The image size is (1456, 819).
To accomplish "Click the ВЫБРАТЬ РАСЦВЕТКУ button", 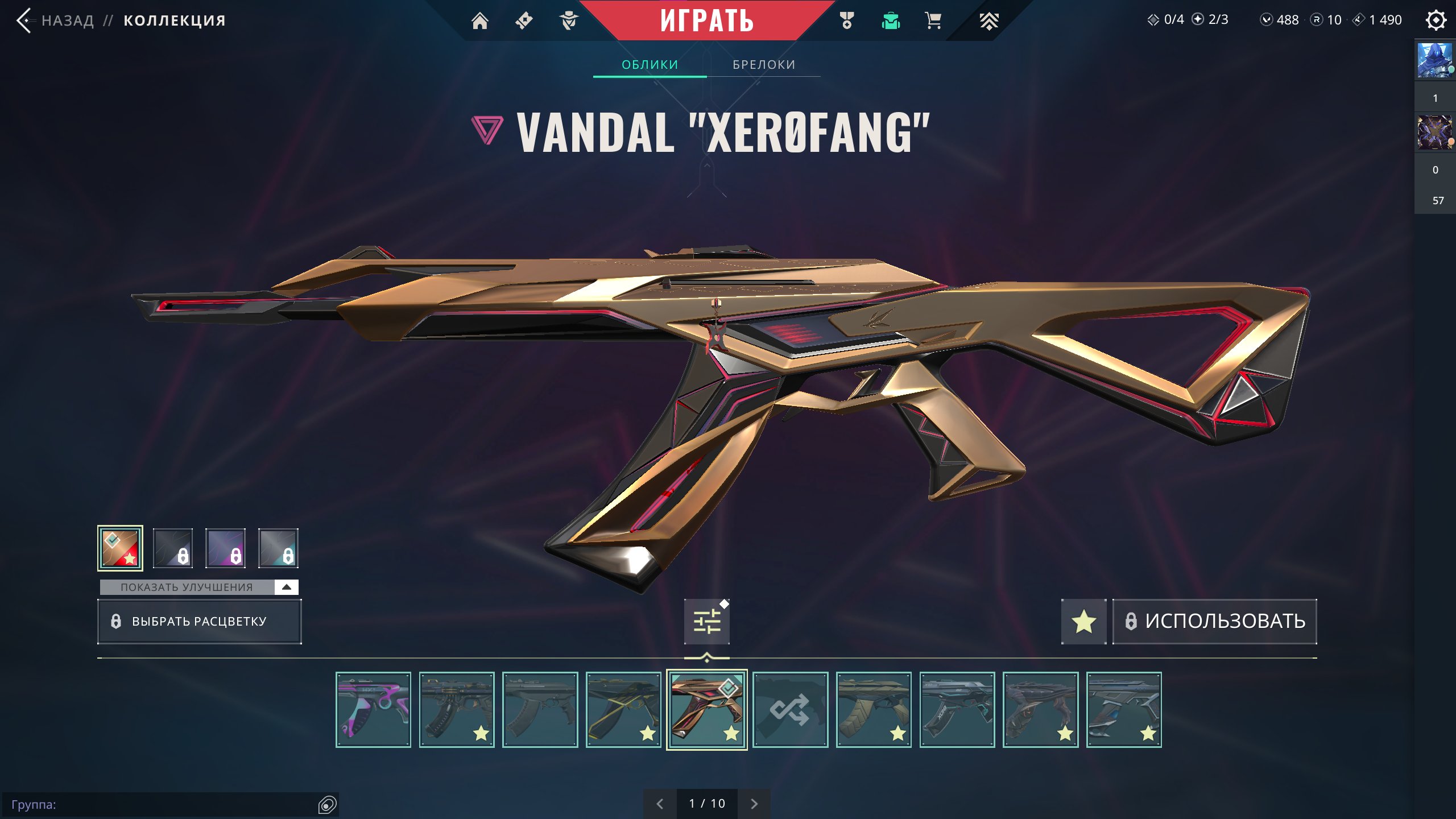I will [199, 621].
